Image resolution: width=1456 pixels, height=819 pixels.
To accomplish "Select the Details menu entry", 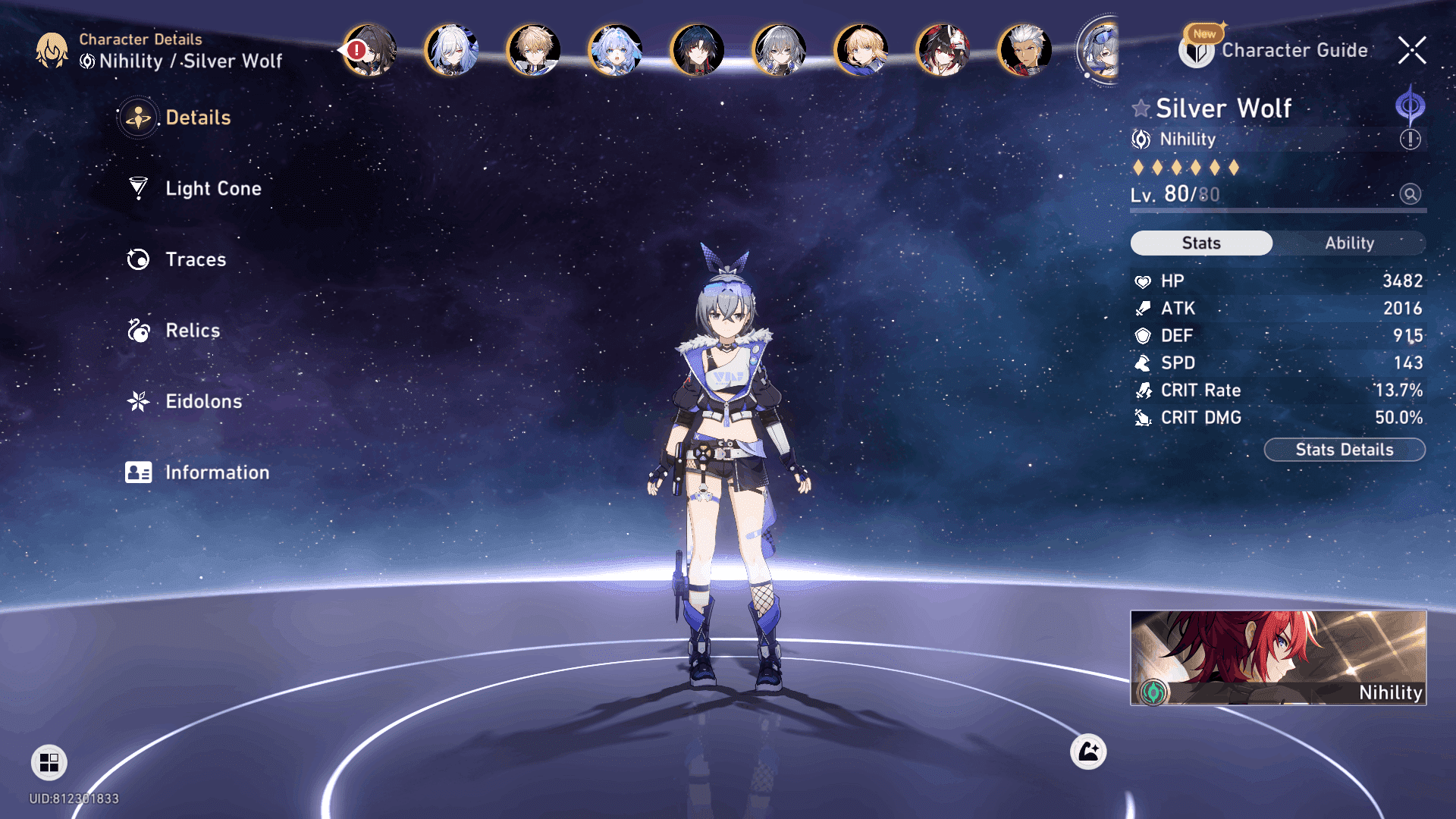I will pyautogui.click(x=197, y=118).
